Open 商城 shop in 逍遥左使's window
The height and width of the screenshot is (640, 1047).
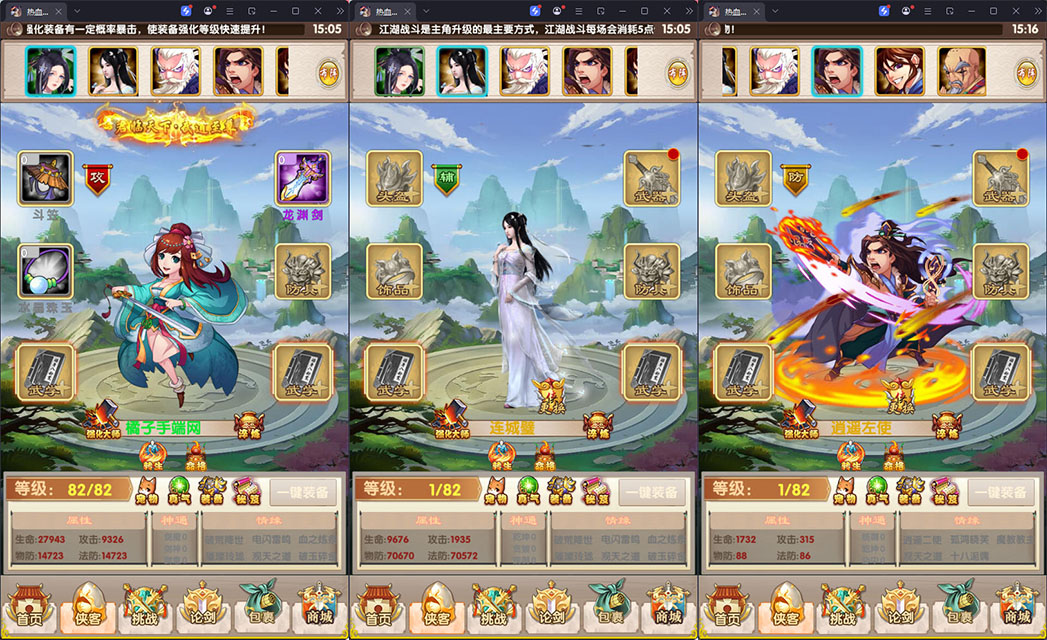(1017, 606)
